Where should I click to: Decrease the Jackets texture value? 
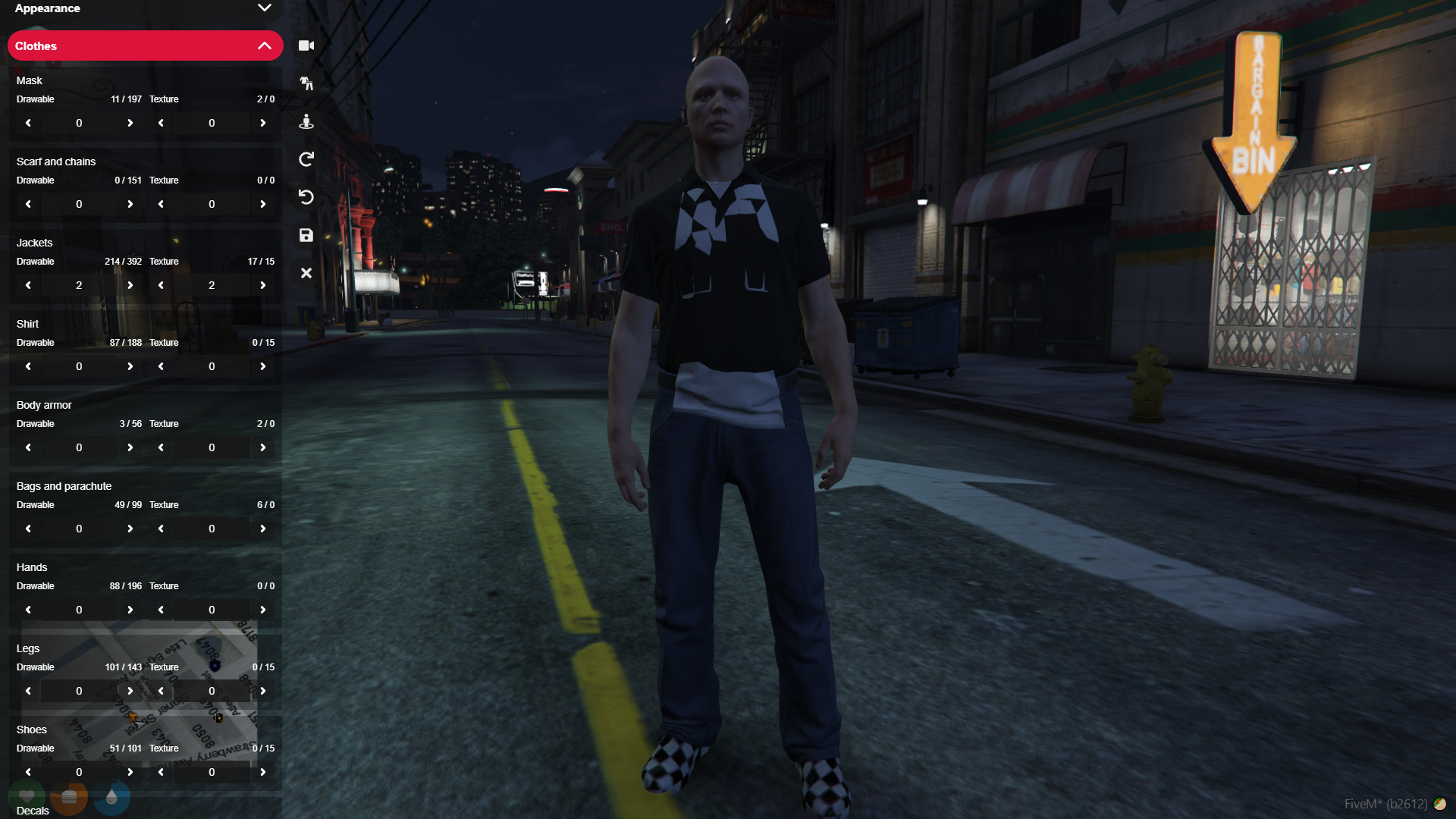click(x=161, y=284)
